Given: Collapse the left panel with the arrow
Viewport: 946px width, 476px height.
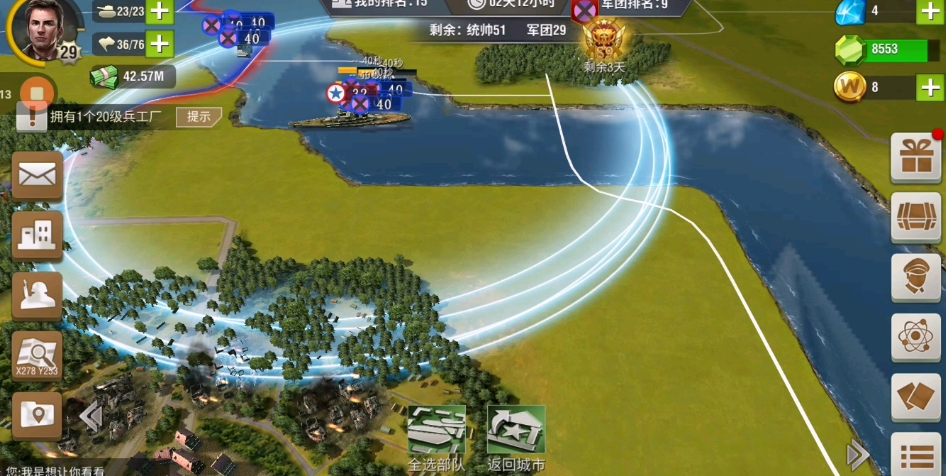Looking at the screenshot, I should (90, 416).
